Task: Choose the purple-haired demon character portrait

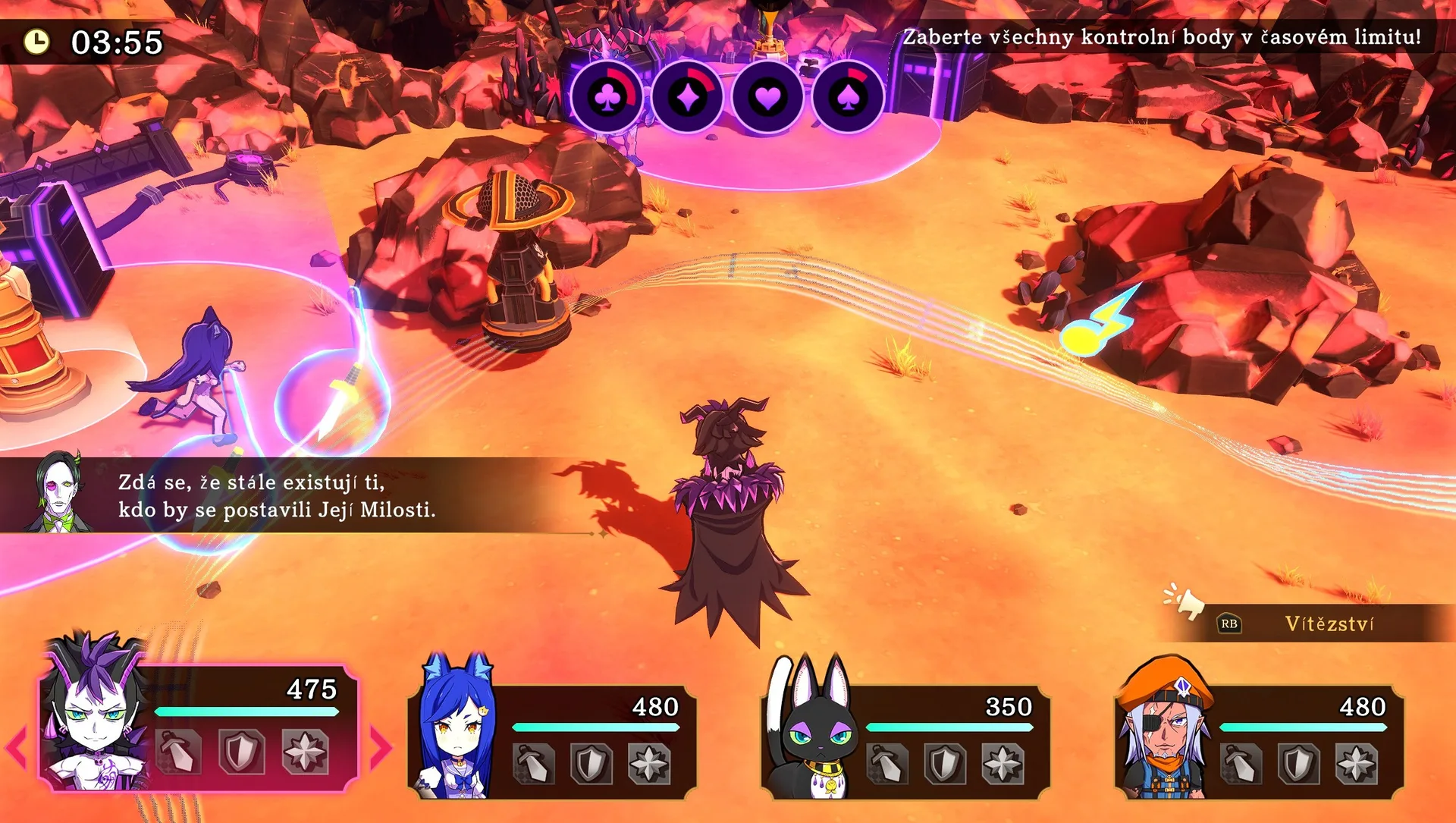Action: (95, 713)
